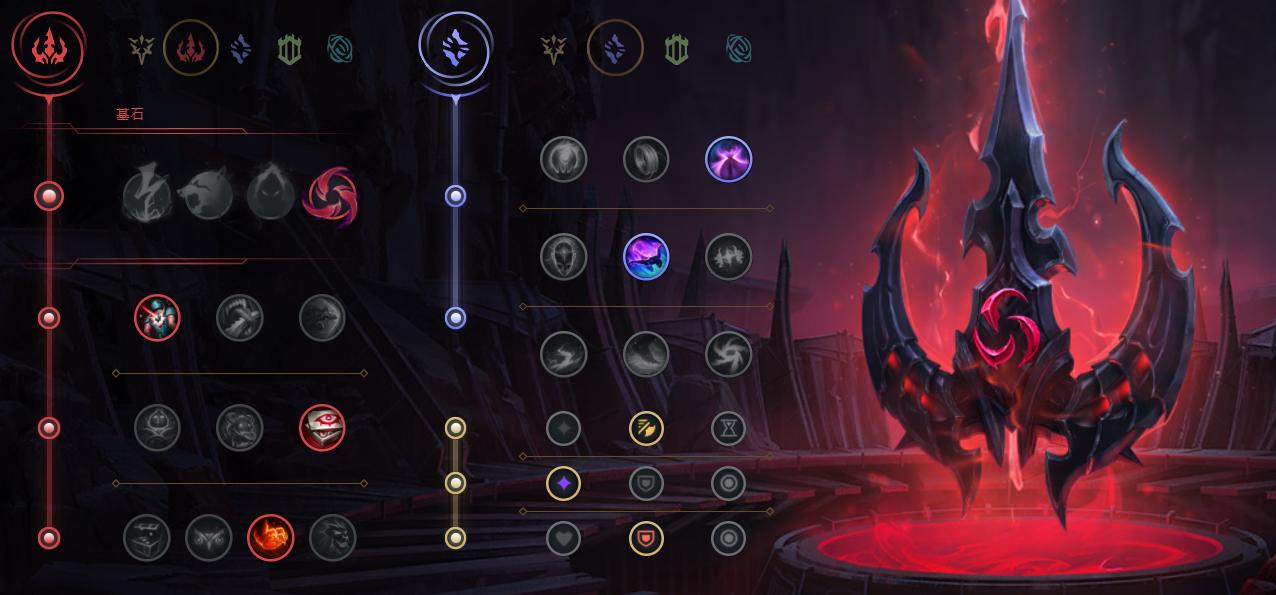Choose the Predator keystone rune
1276x595 pixels.
tap(208, 195)
